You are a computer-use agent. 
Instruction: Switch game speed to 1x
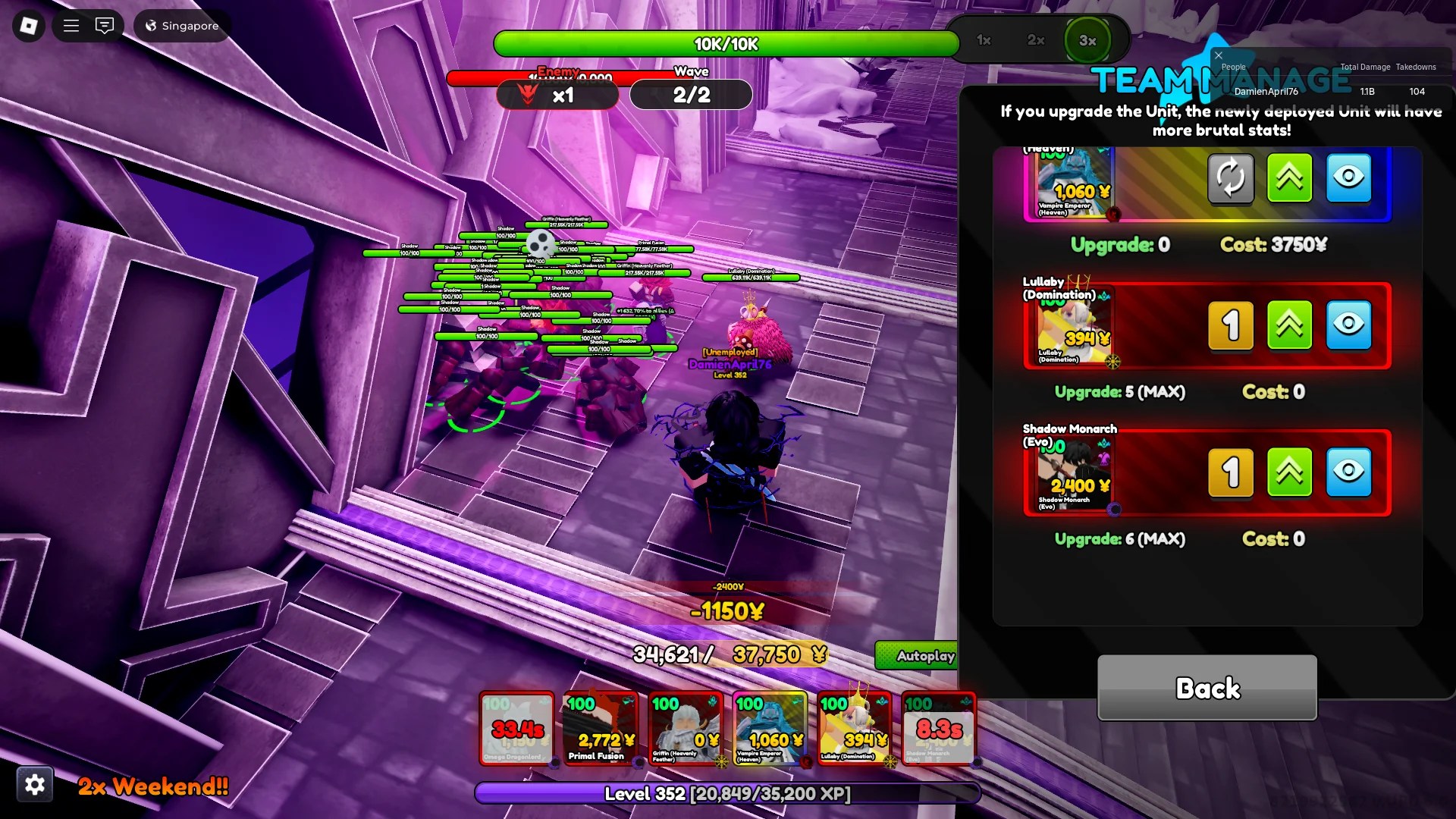pyautogui.click(x=983, y=42)
